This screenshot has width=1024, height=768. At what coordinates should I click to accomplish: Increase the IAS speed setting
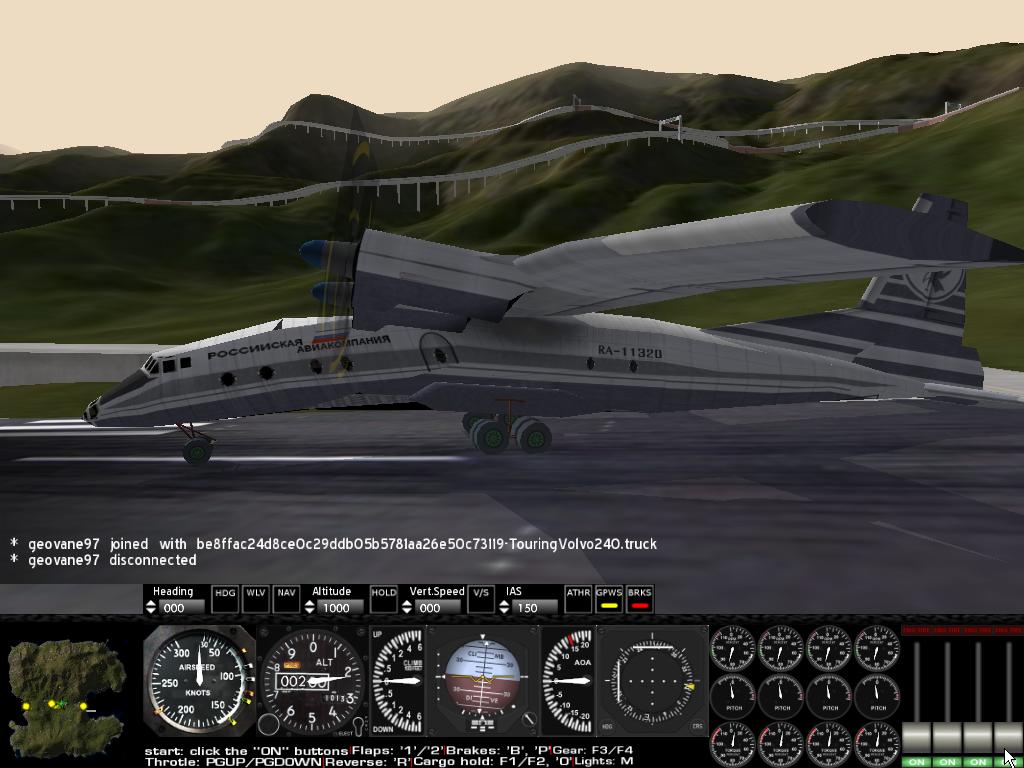506,603
